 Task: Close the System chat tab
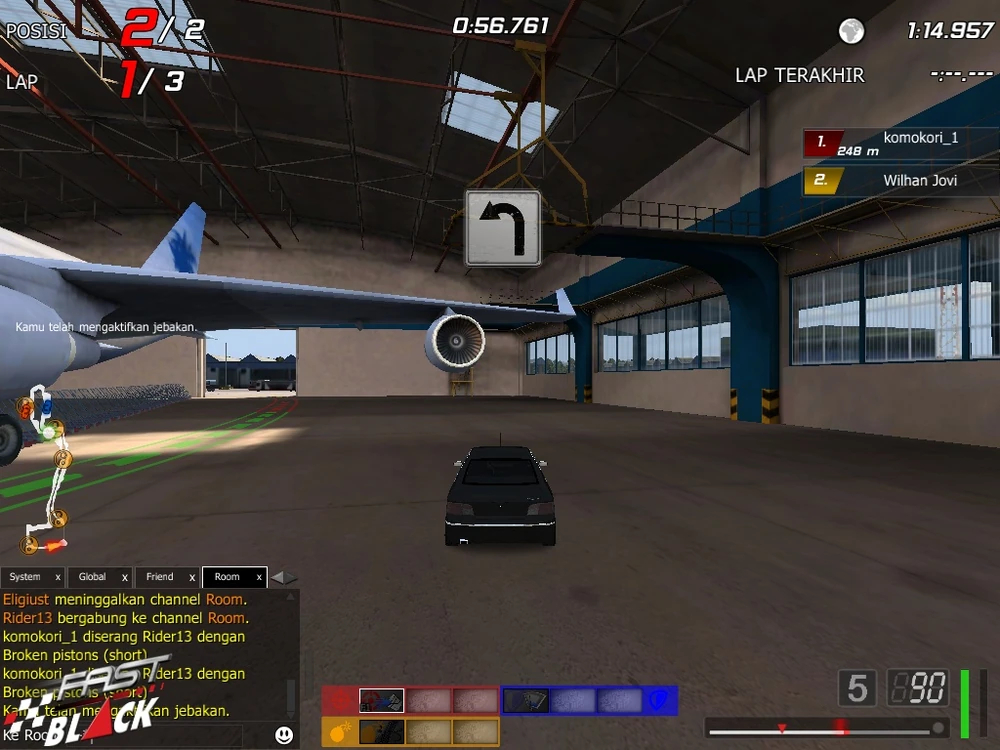pyautogui.click(x=57, y=578)
